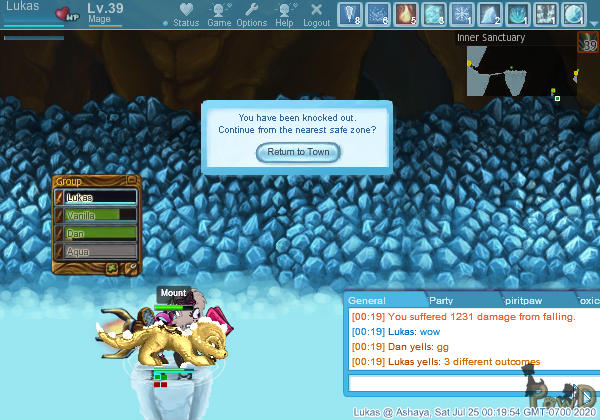This screenshot has width=600, height=420.
Task: Activate the snowflake skill icon
Action: pyautogui.click(x=462, y=14)
